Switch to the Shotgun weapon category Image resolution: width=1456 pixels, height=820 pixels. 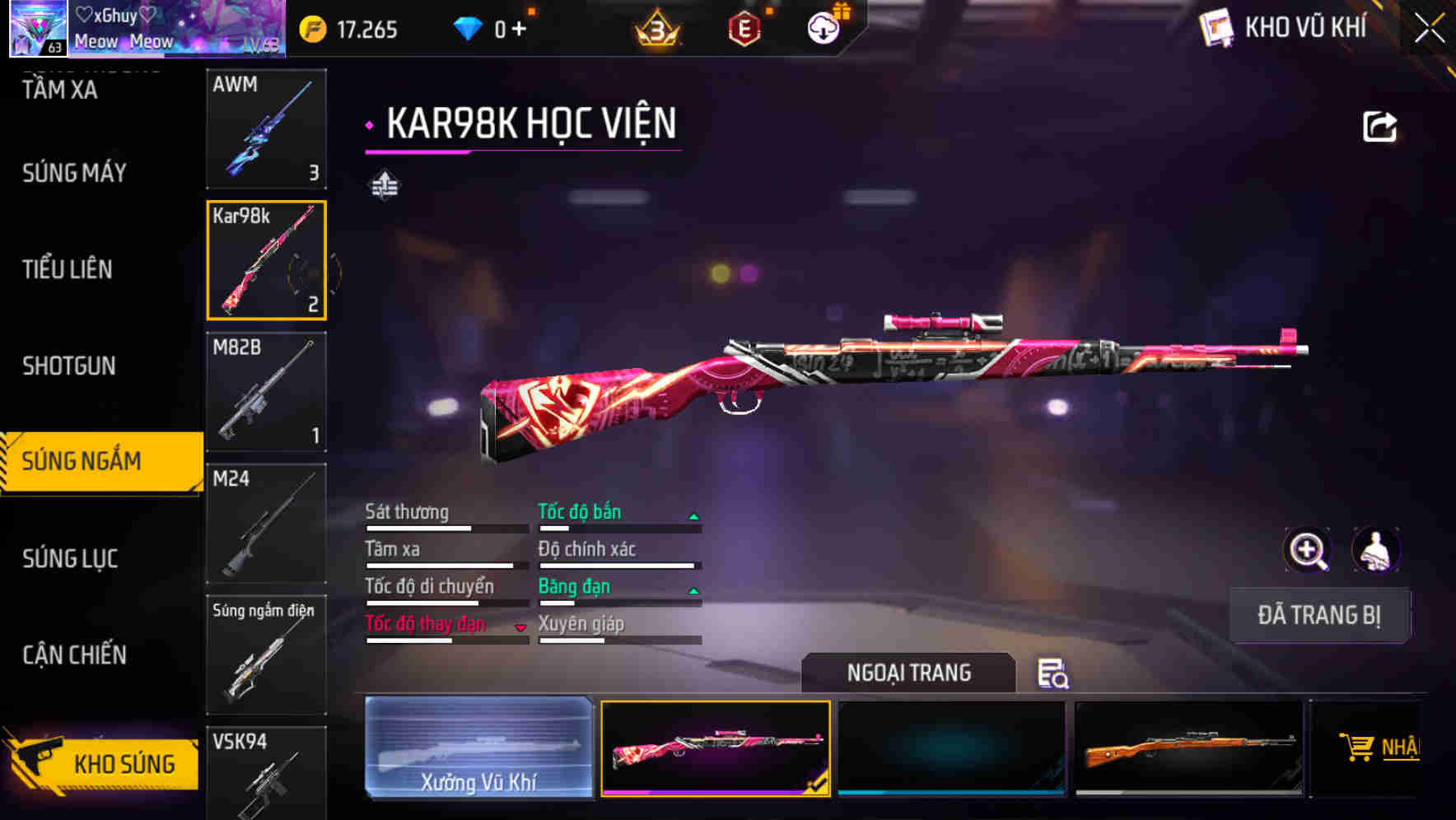click(x=70, y=366)
